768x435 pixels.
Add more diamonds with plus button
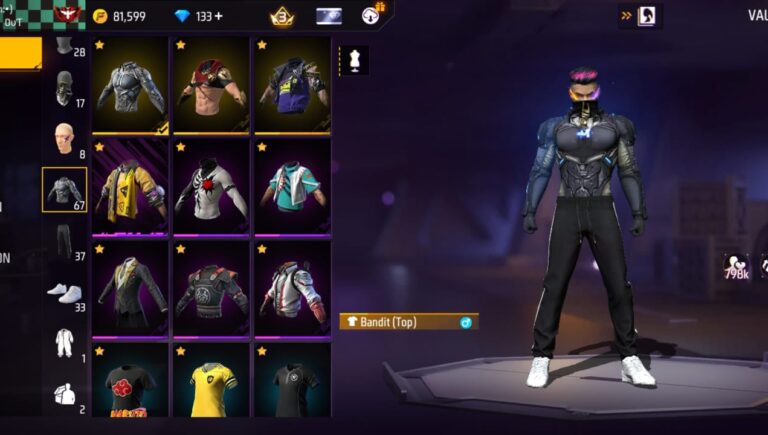219,16
